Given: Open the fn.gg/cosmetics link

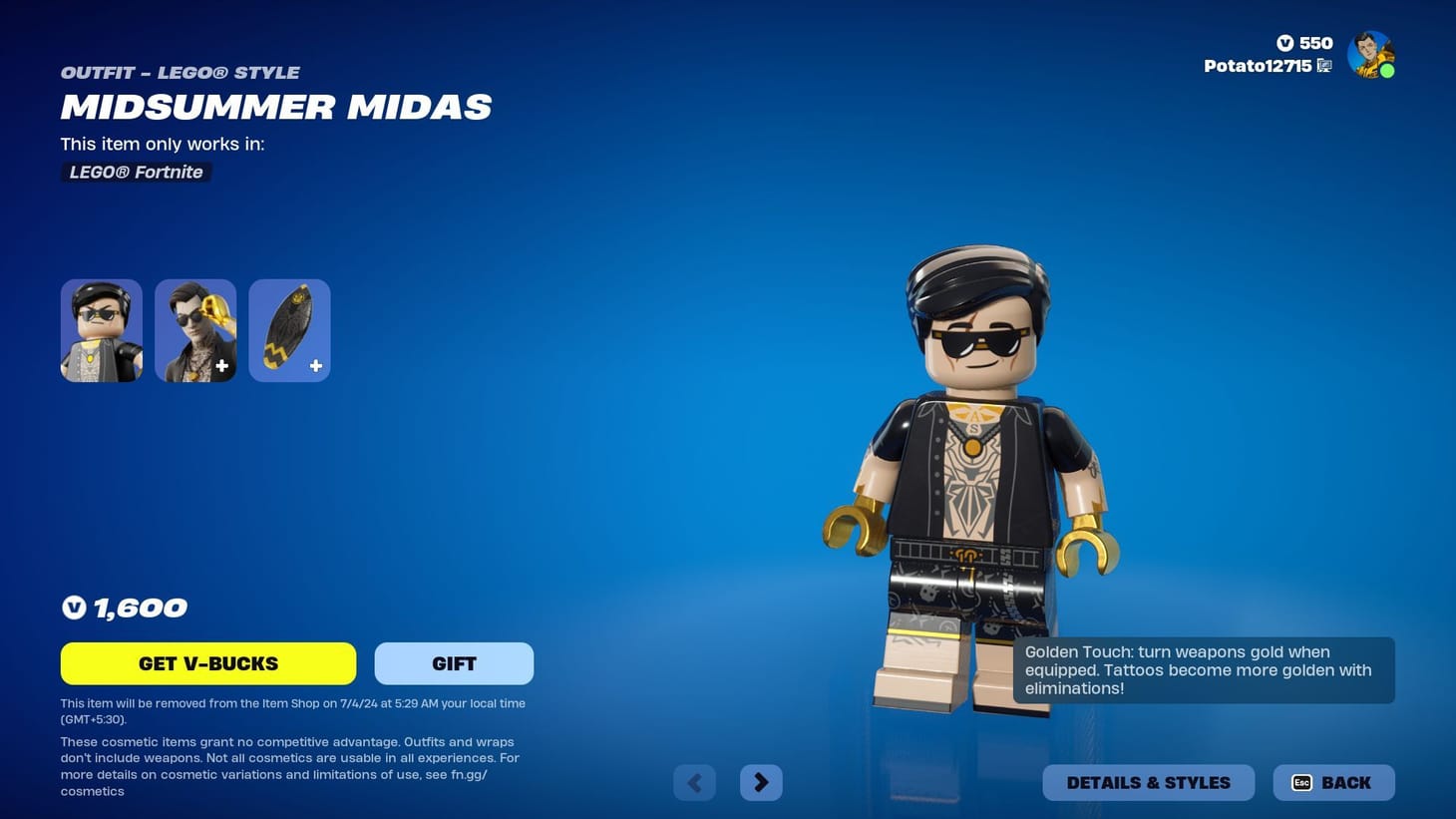Looking at the screenshot, I should coord(470,774).
